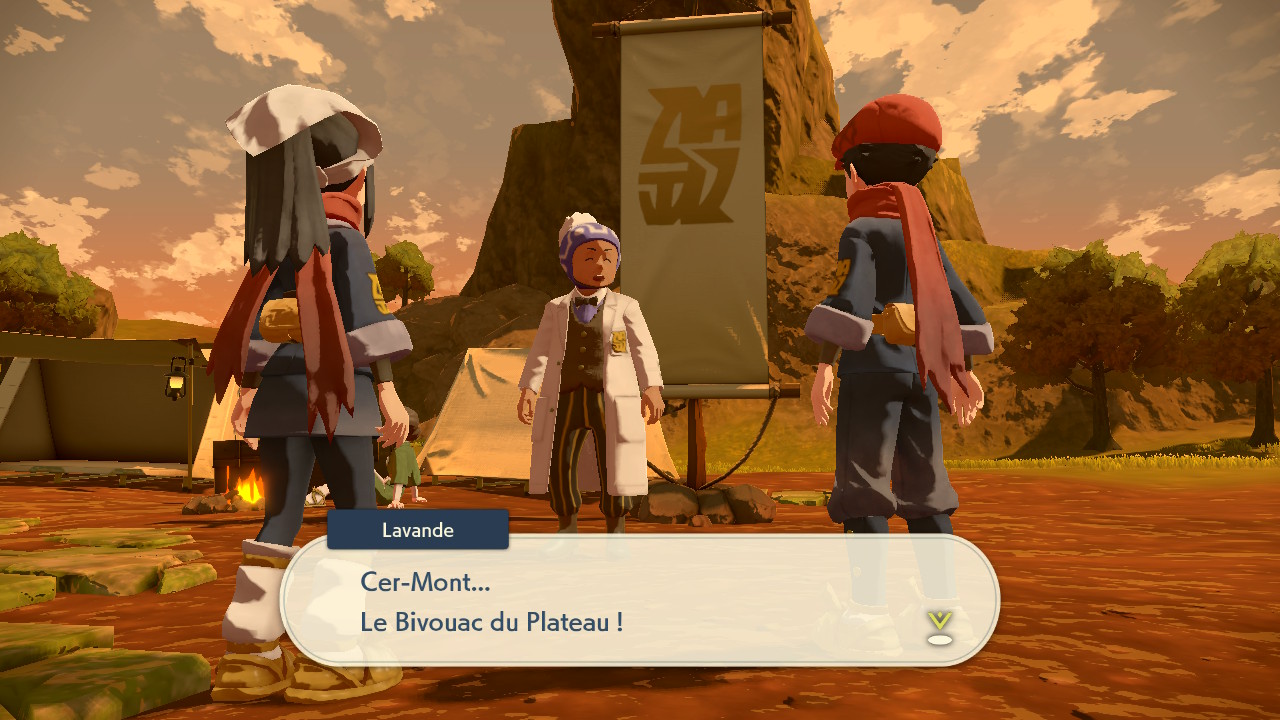The width and height of the screenshot is (1280, 720).
Task: Advance dialogue with the yellow arrow indicator
Action: pos(938,624)
